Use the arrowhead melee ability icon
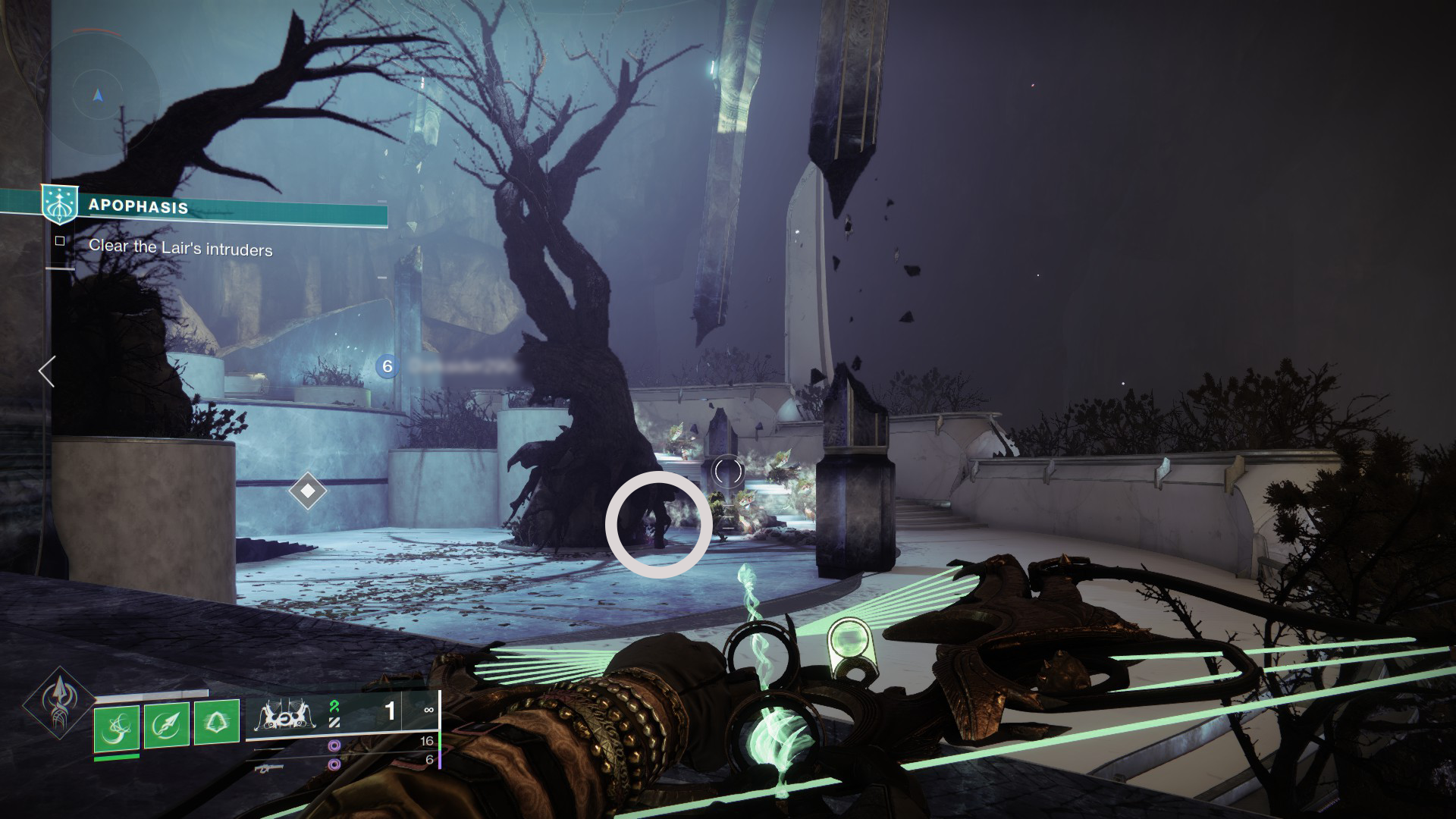Viewport: 1456px width, 819px height. click(167, 726)
